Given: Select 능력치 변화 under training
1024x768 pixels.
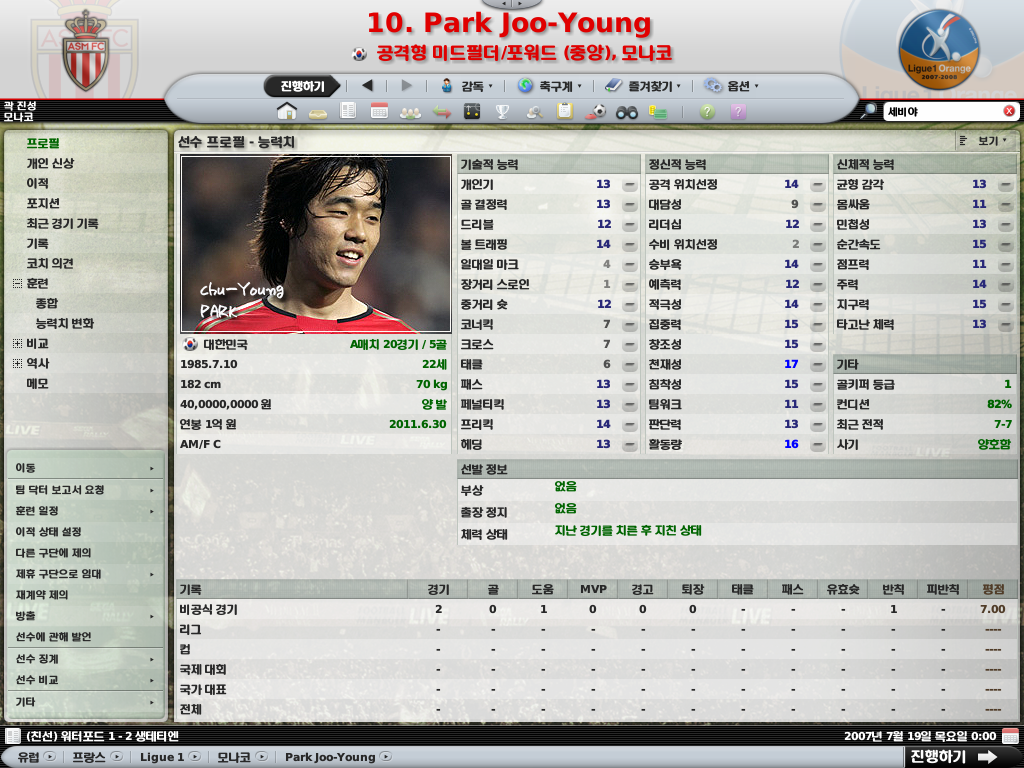Looking at the screenshot, I should tap(65, 323).
